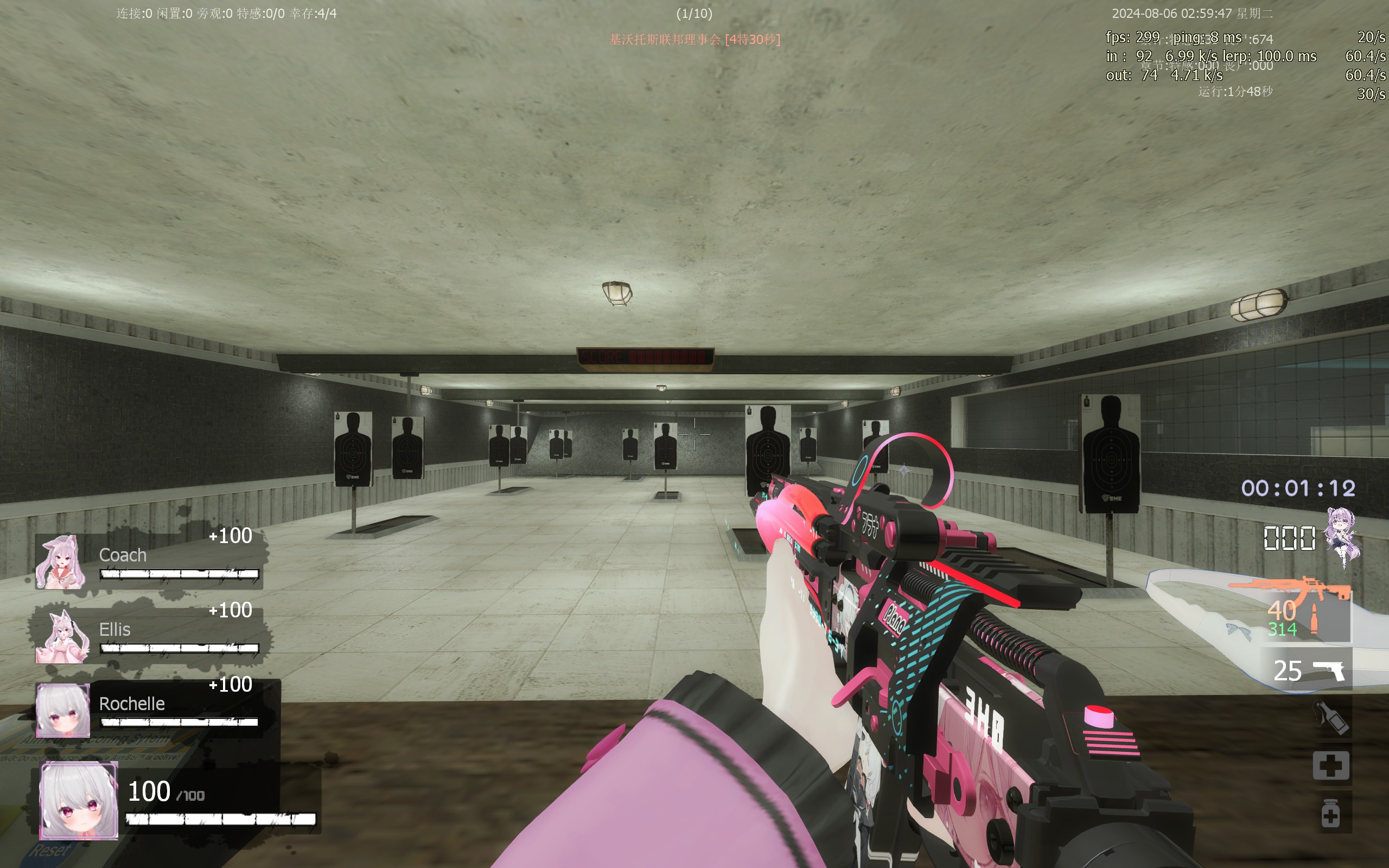Screen dimensions: 1389x868
Task: Click the chibi anime character icon
Action: pos(1342,537)
